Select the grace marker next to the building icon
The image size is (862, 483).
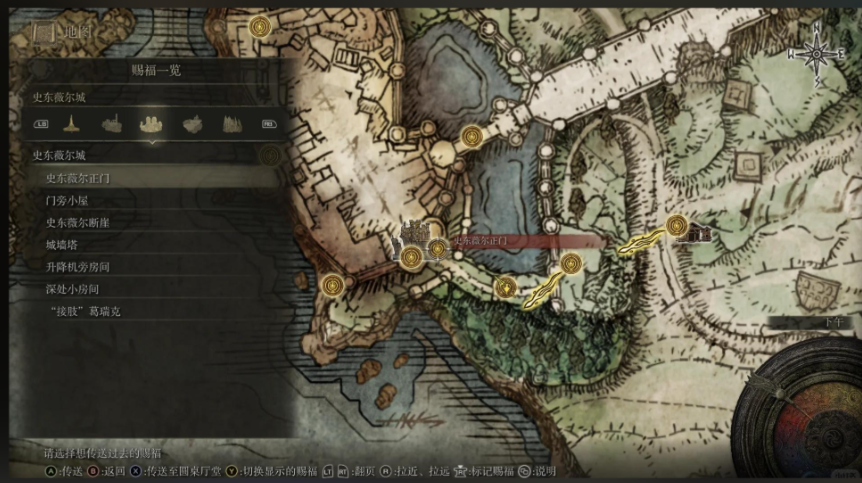677,225
